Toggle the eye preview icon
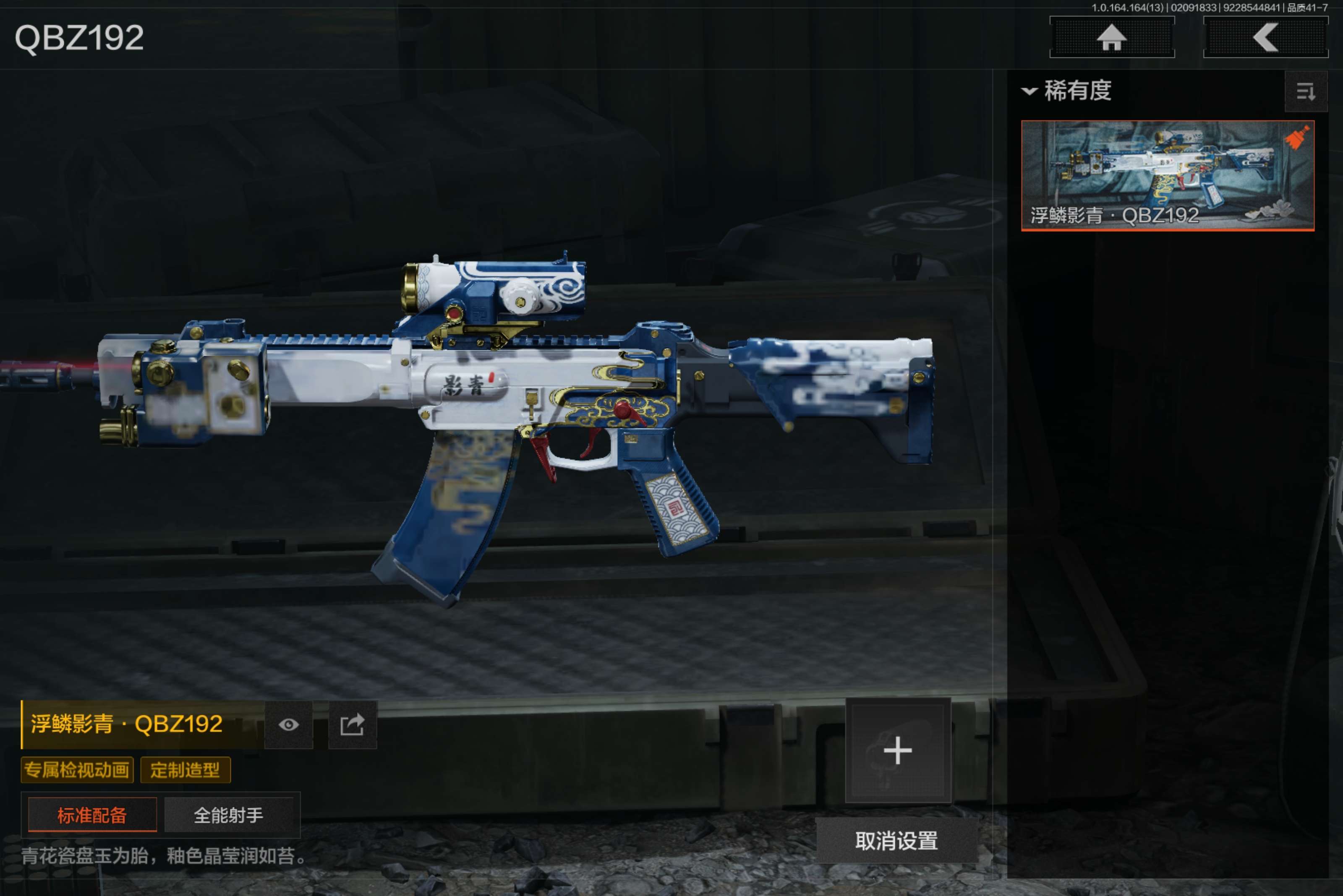The width and height of the screenshot is (1343, 896). [288, 724]
